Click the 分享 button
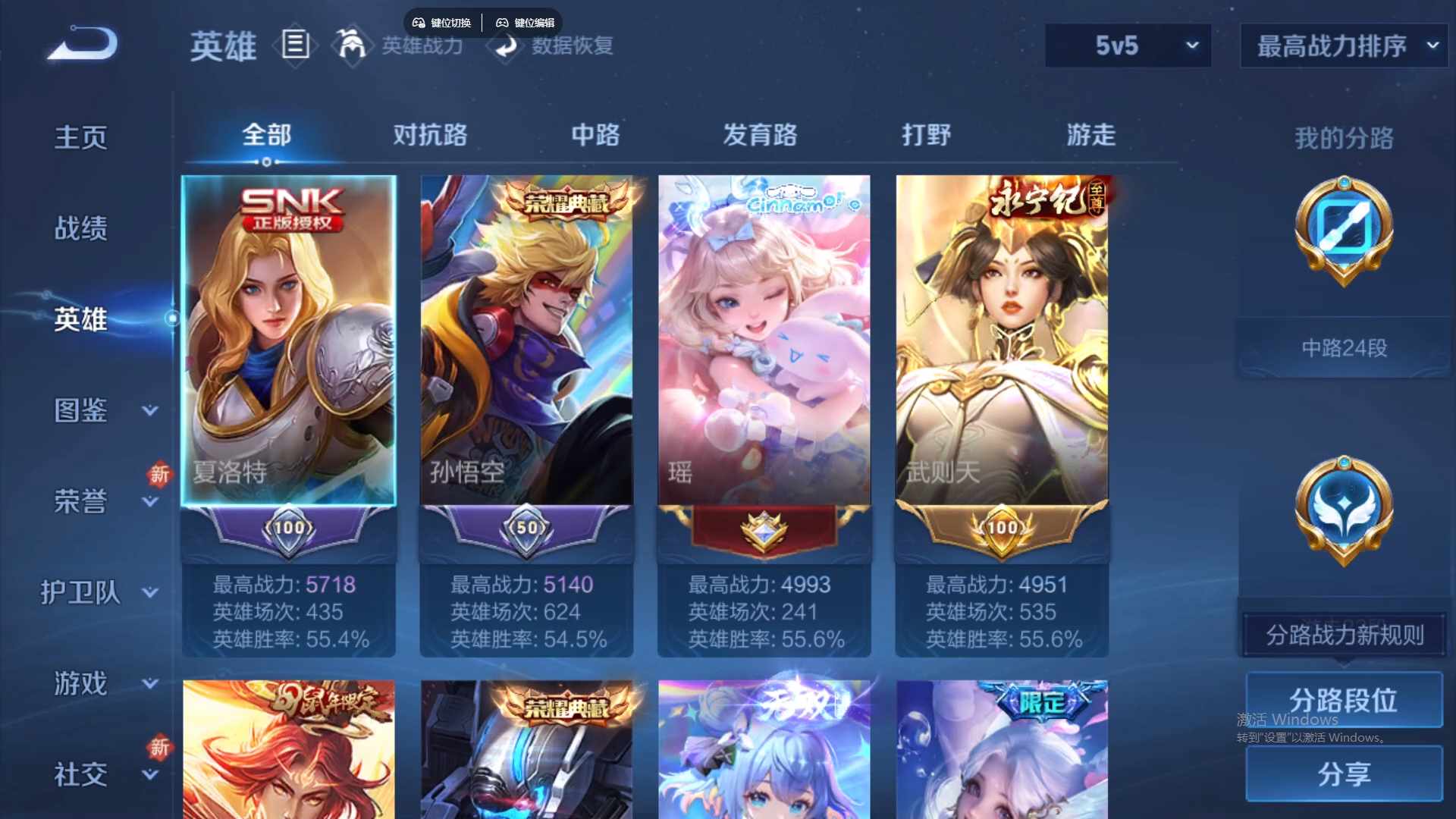Viewport: 1456px width, 819px height. pyautogui.click(x=1343, y=775)
